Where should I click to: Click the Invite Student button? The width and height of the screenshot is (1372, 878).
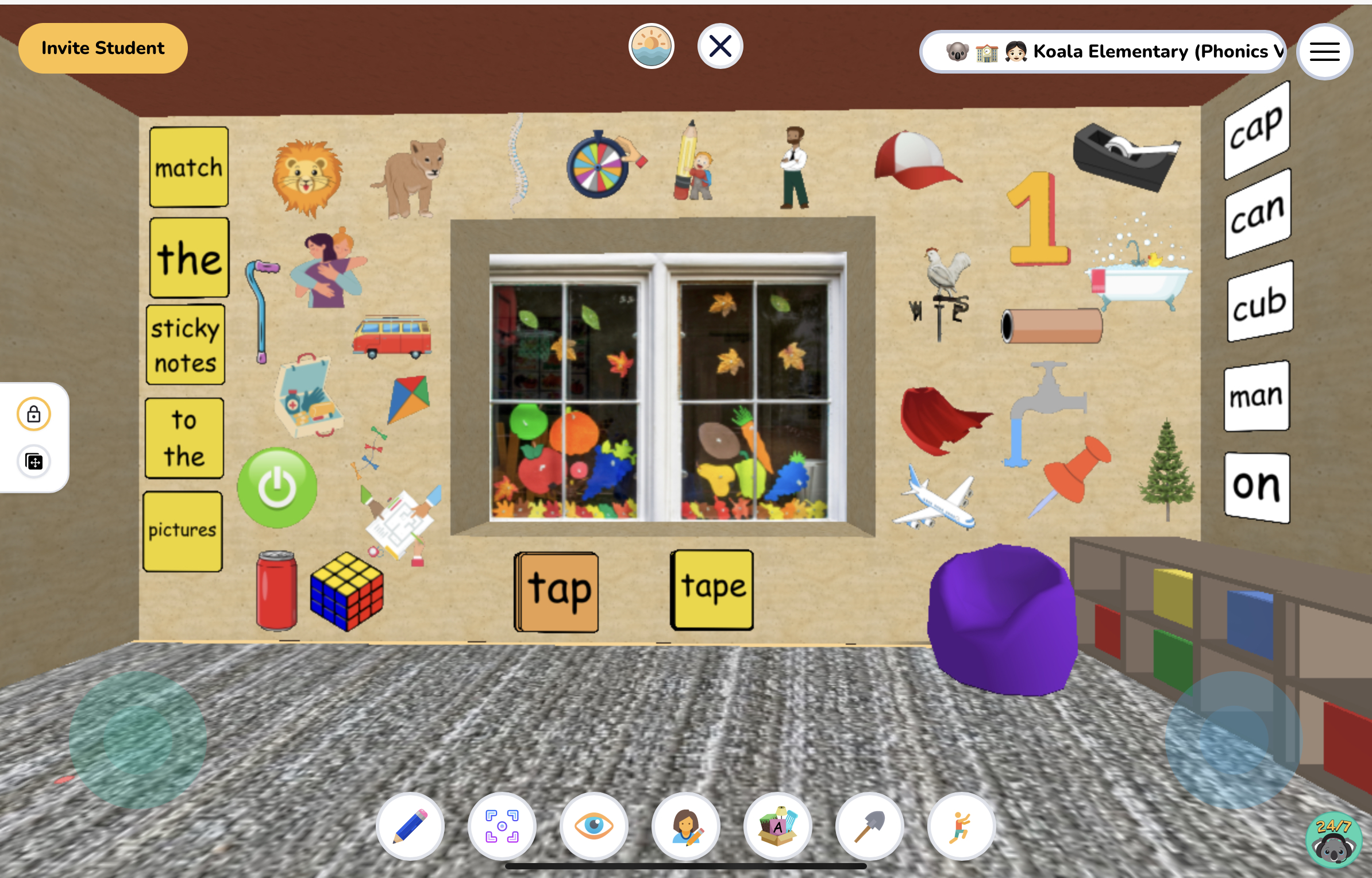tap(103, 48)
